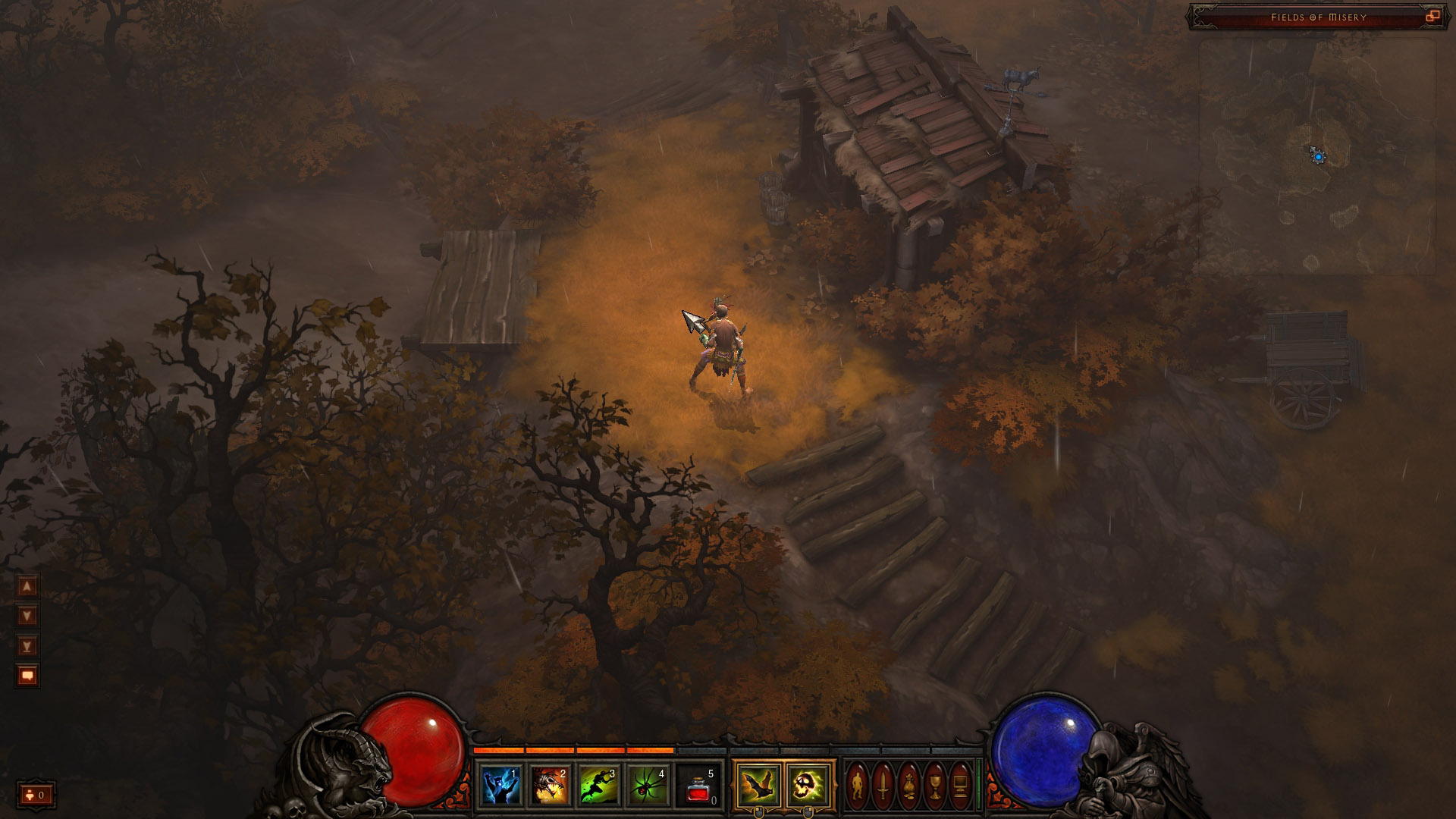Viewport: 1456px width, 819px height.
Task: Open the chat speech bubble button
Action: (27, 676)
